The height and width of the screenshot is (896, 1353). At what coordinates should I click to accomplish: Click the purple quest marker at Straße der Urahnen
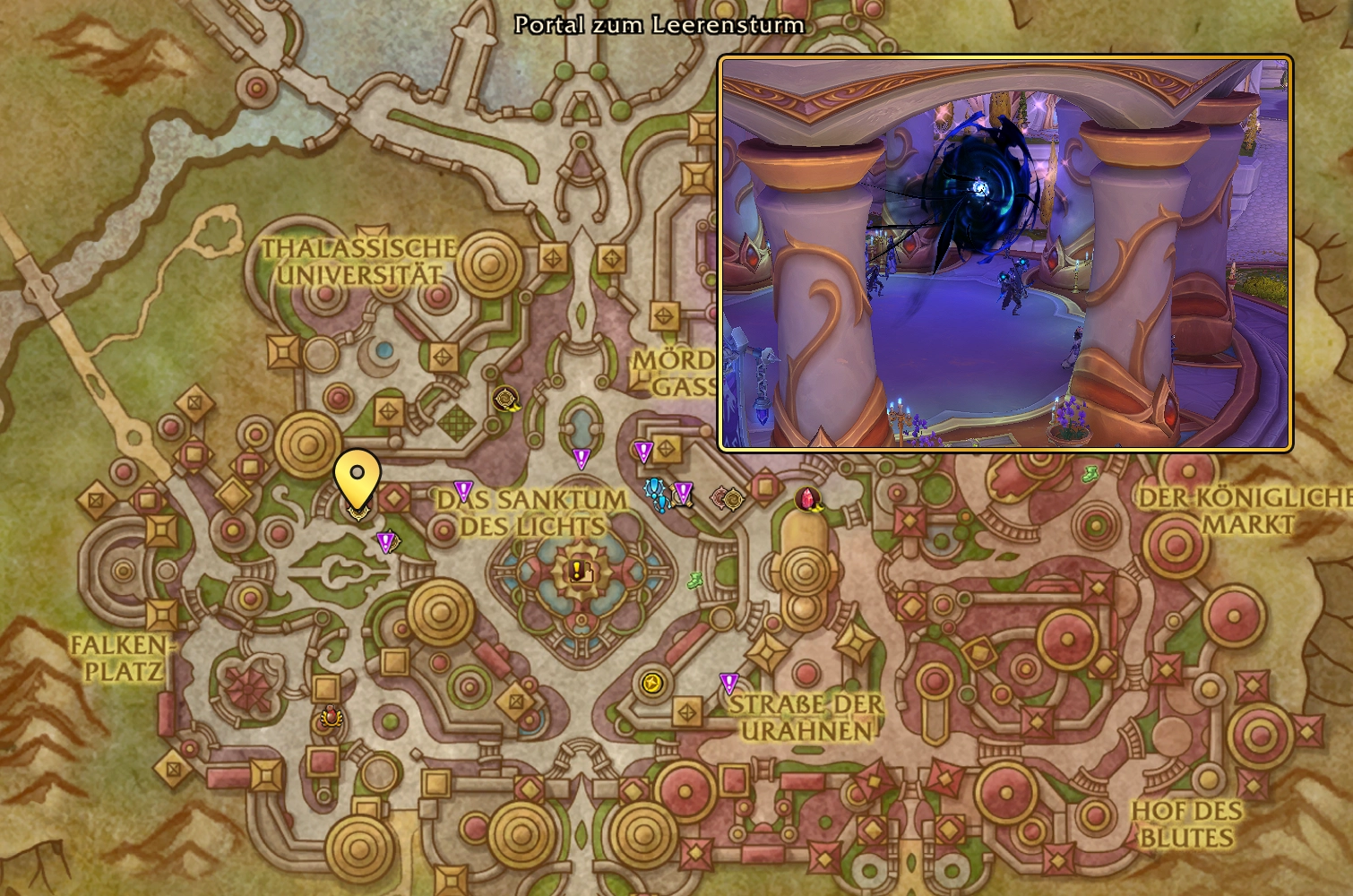click(729, 685)
